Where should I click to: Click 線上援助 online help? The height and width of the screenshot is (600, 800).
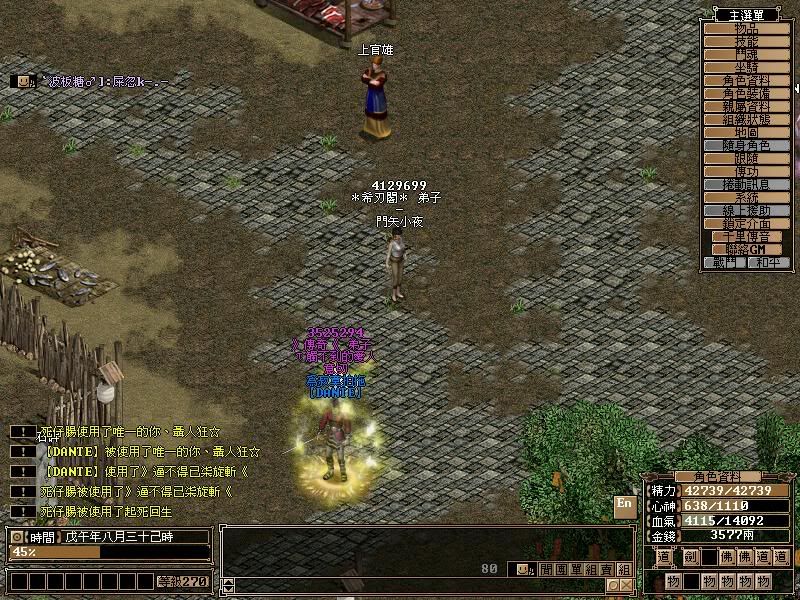(746, 211)
